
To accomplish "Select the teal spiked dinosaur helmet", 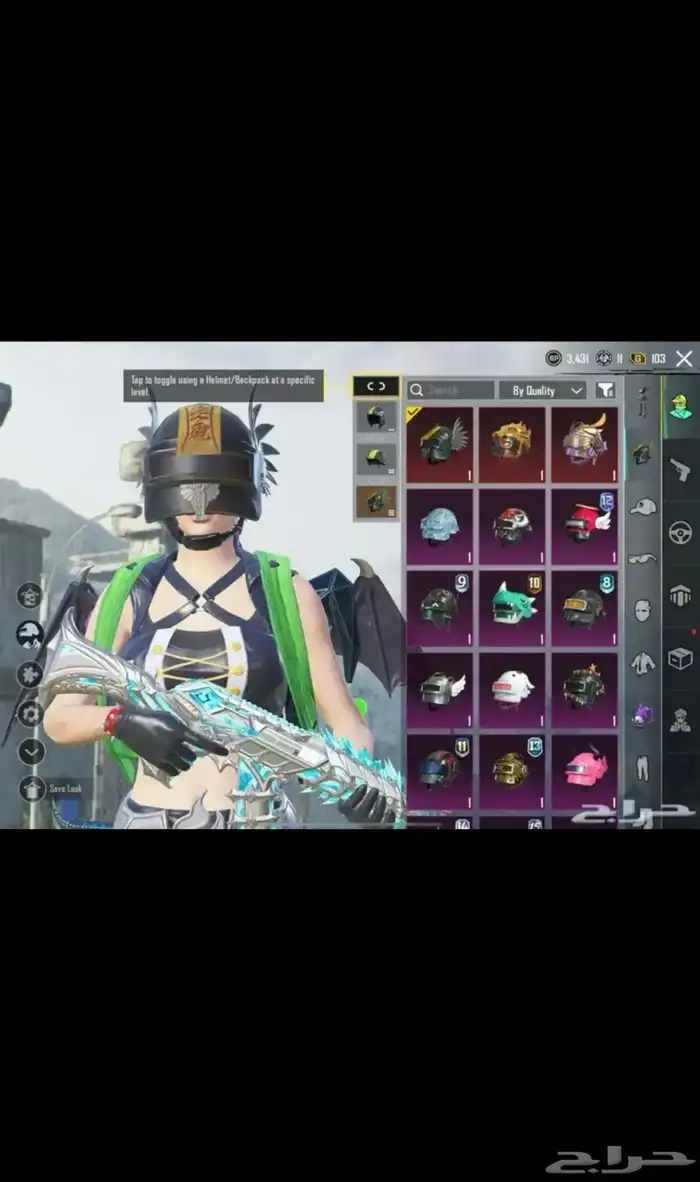I will coord(511,604).
